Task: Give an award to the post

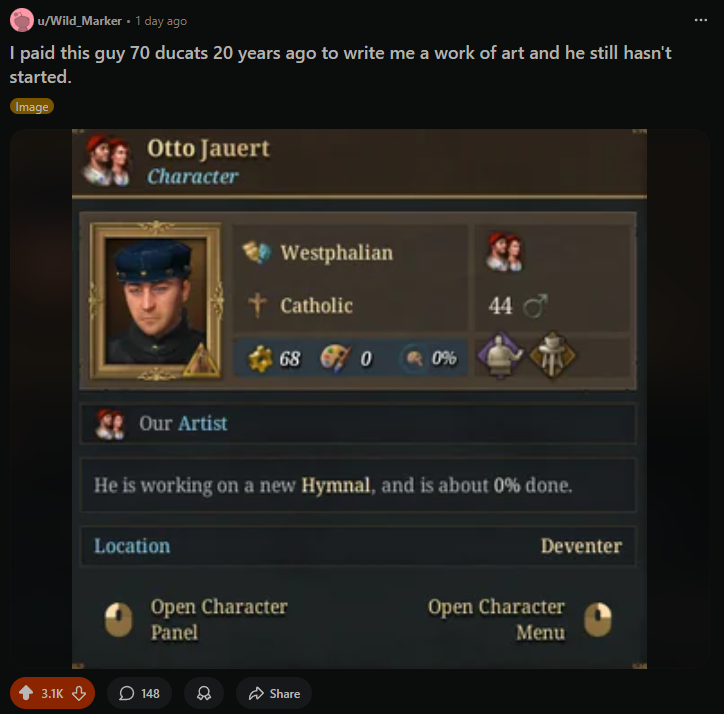Action: [204, 693]
